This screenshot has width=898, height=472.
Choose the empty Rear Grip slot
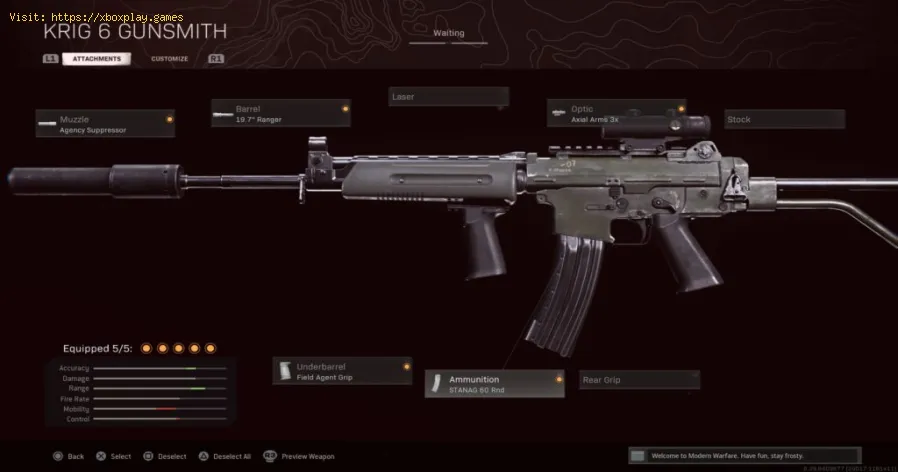point(639,380)
